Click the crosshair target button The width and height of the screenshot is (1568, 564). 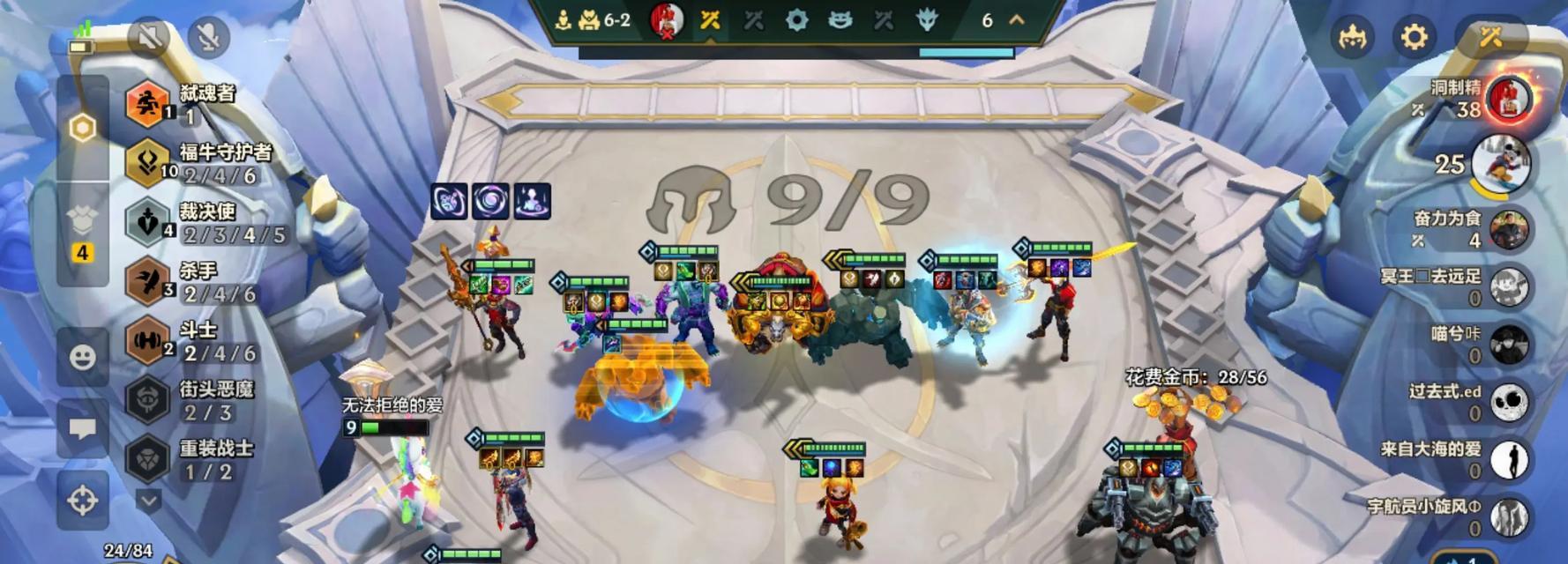click(x=82, y=501)
